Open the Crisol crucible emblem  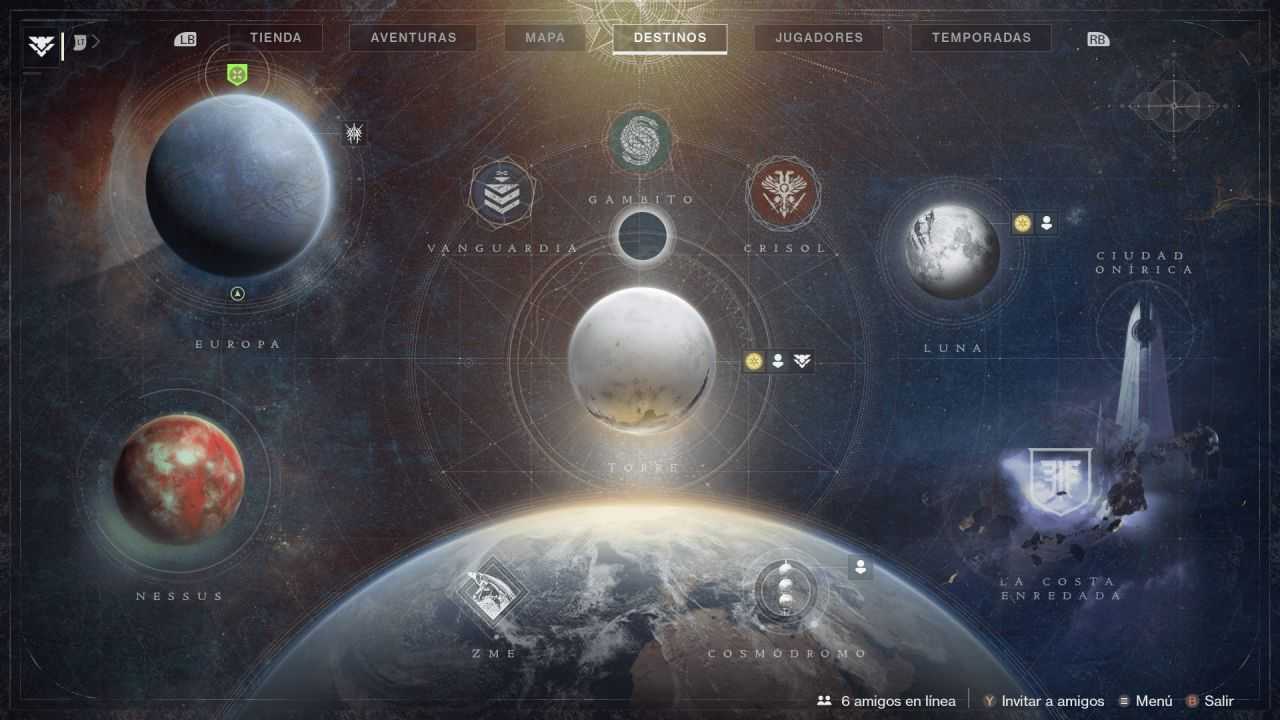click(786, 192)
